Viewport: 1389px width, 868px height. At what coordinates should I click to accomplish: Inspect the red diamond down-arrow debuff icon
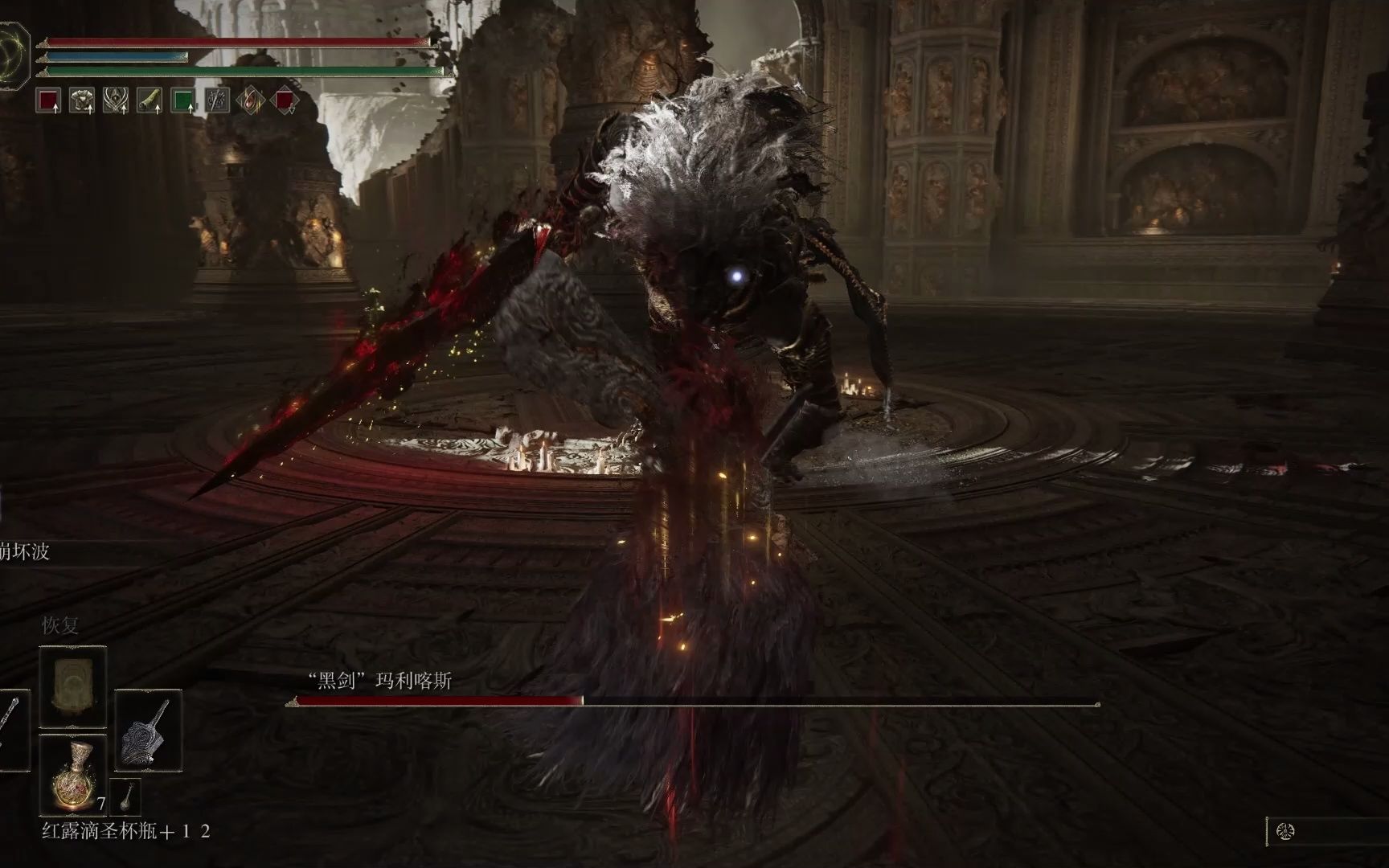coord(285,100)
